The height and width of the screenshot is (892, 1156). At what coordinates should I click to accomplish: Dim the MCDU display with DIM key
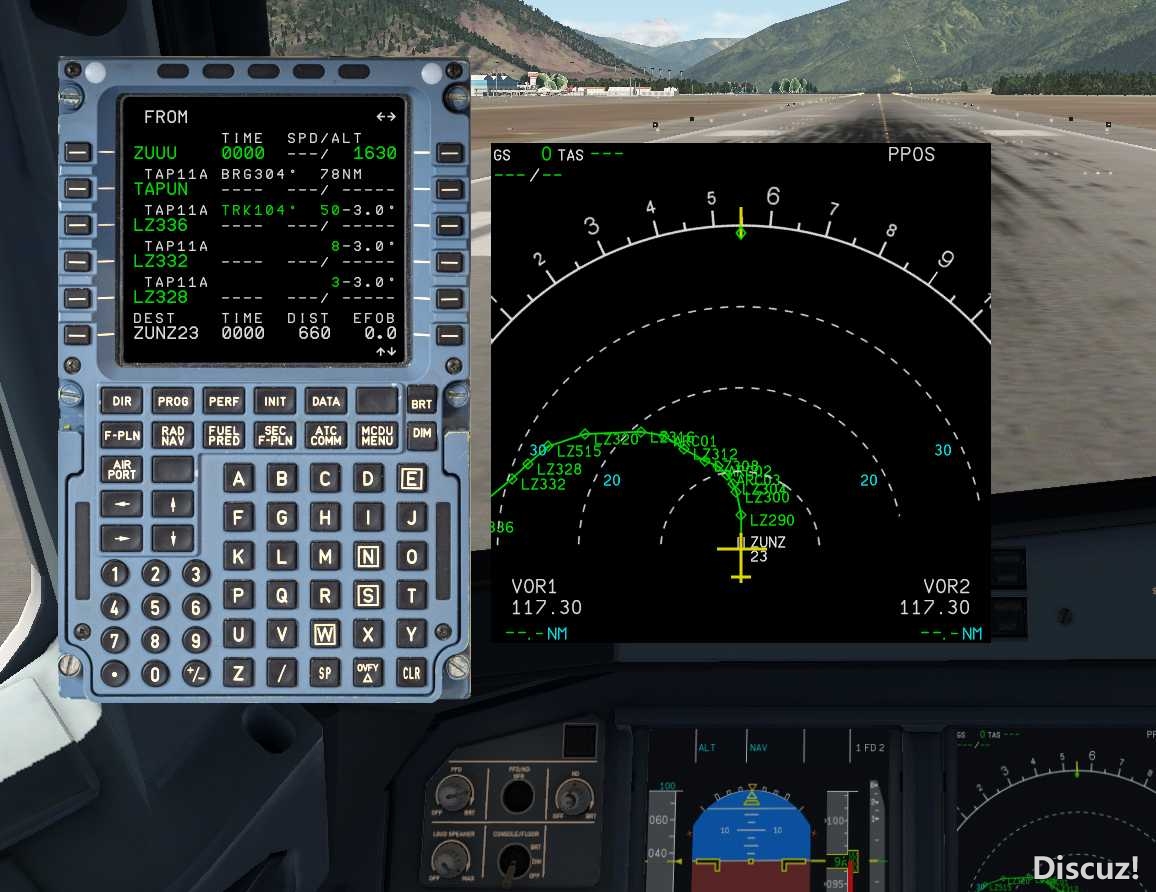tap(423, 433)
